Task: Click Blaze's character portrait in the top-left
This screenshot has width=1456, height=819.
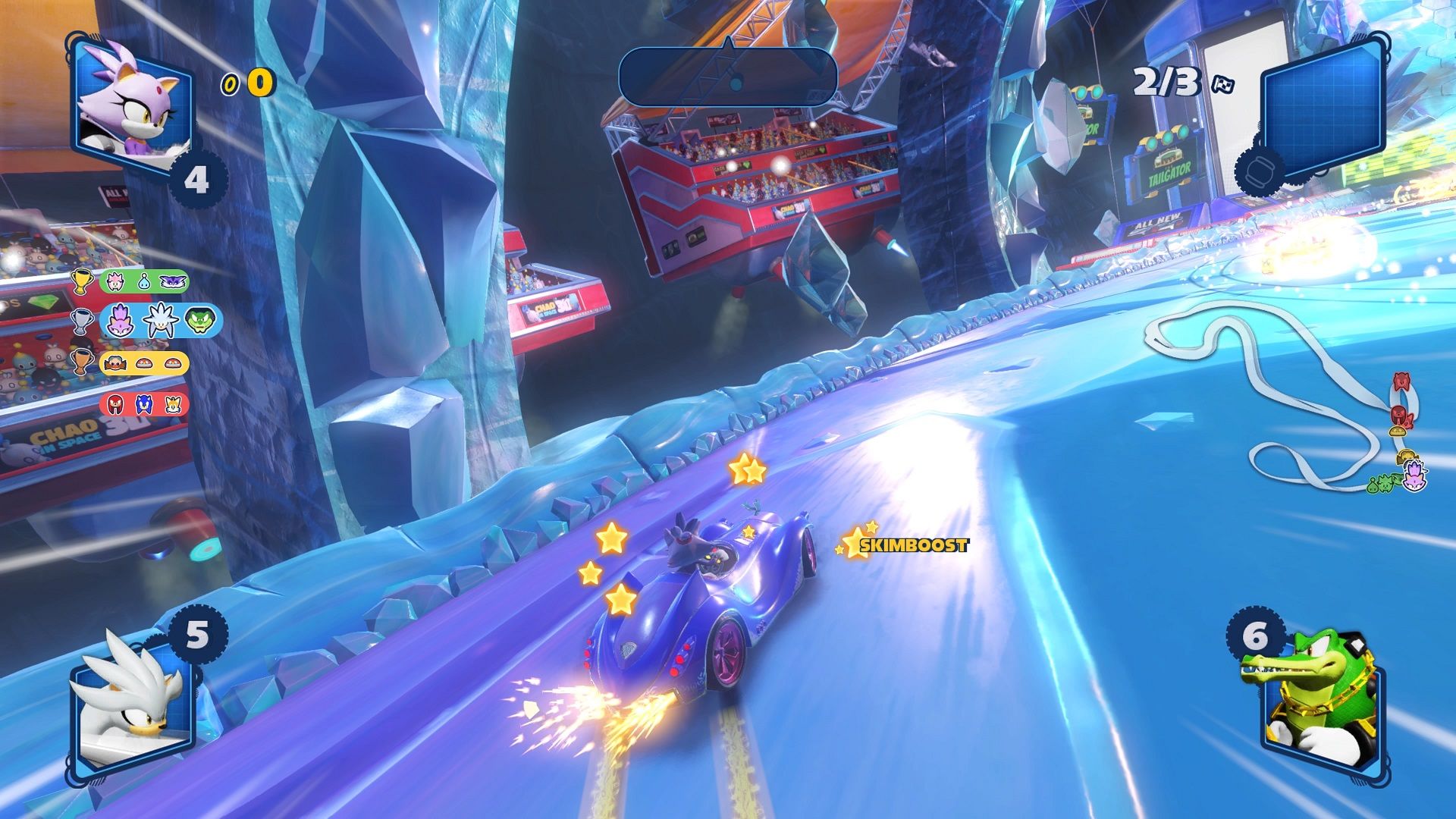Action: pyautogui.click(x=130, y=102)
